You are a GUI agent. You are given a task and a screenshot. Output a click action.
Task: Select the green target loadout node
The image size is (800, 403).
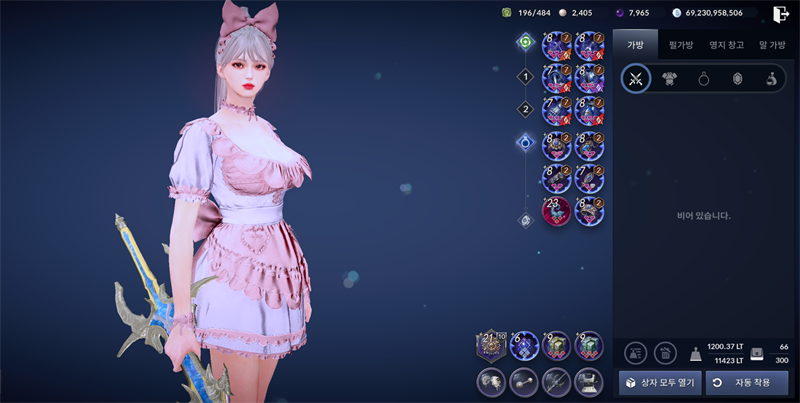coord(525,42)
